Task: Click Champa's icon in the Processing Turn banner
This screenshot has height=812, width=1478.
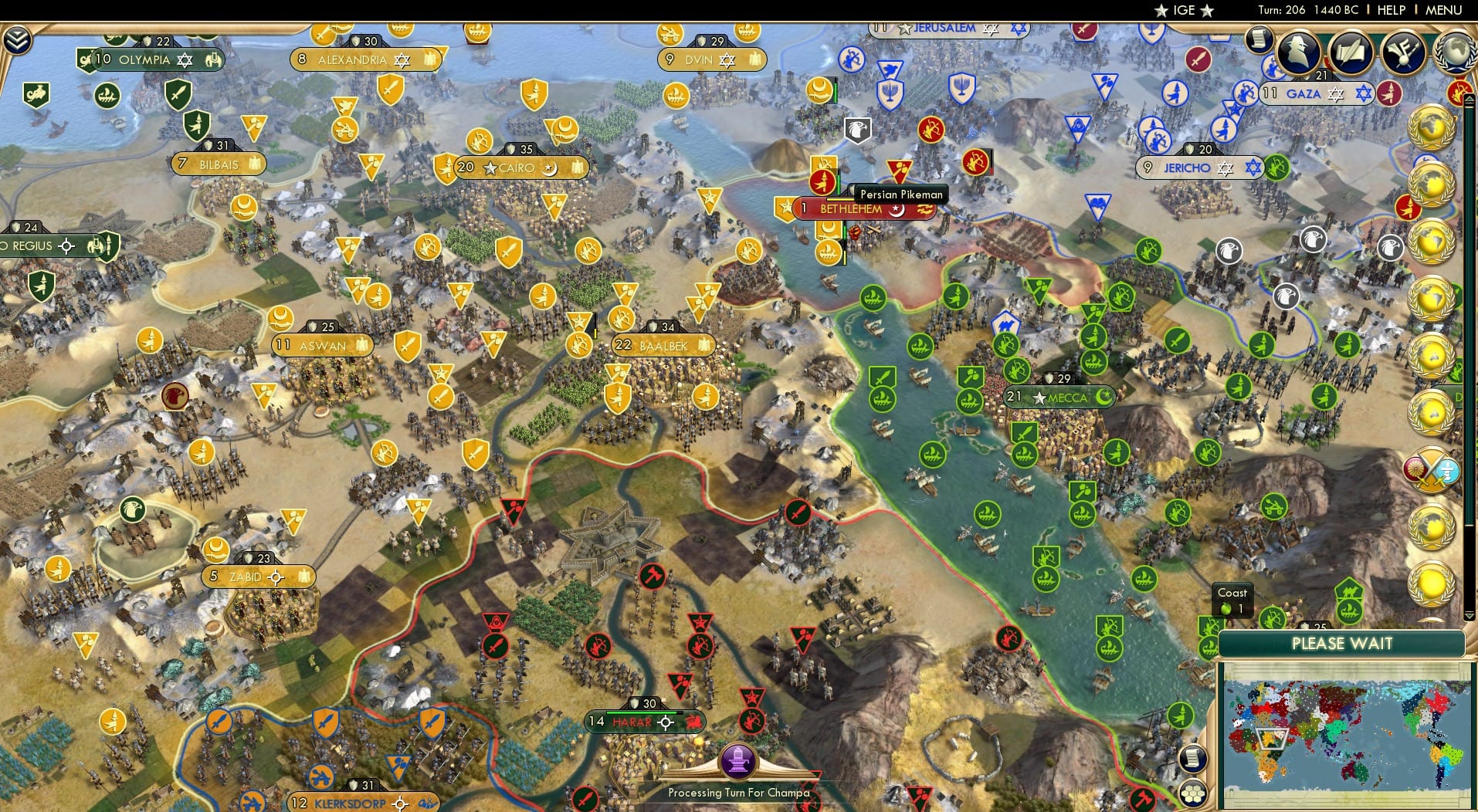Action: pos(739,759)
